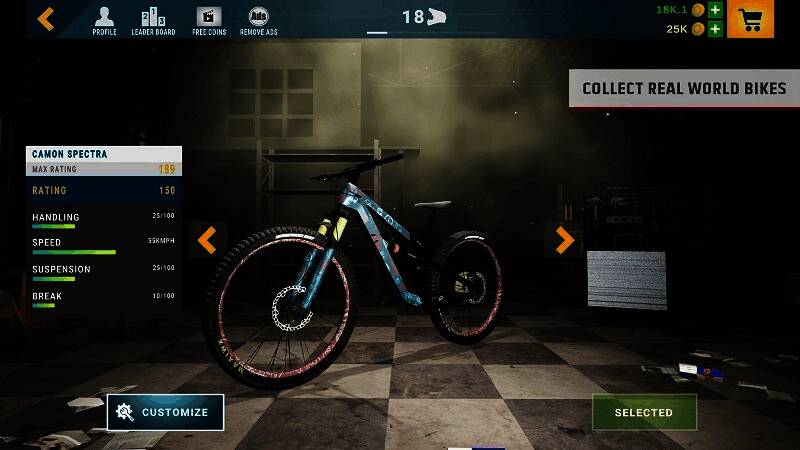The image size is (800, 450).
Task: Tap the Remove Ads icon
Action: (258, 20)
